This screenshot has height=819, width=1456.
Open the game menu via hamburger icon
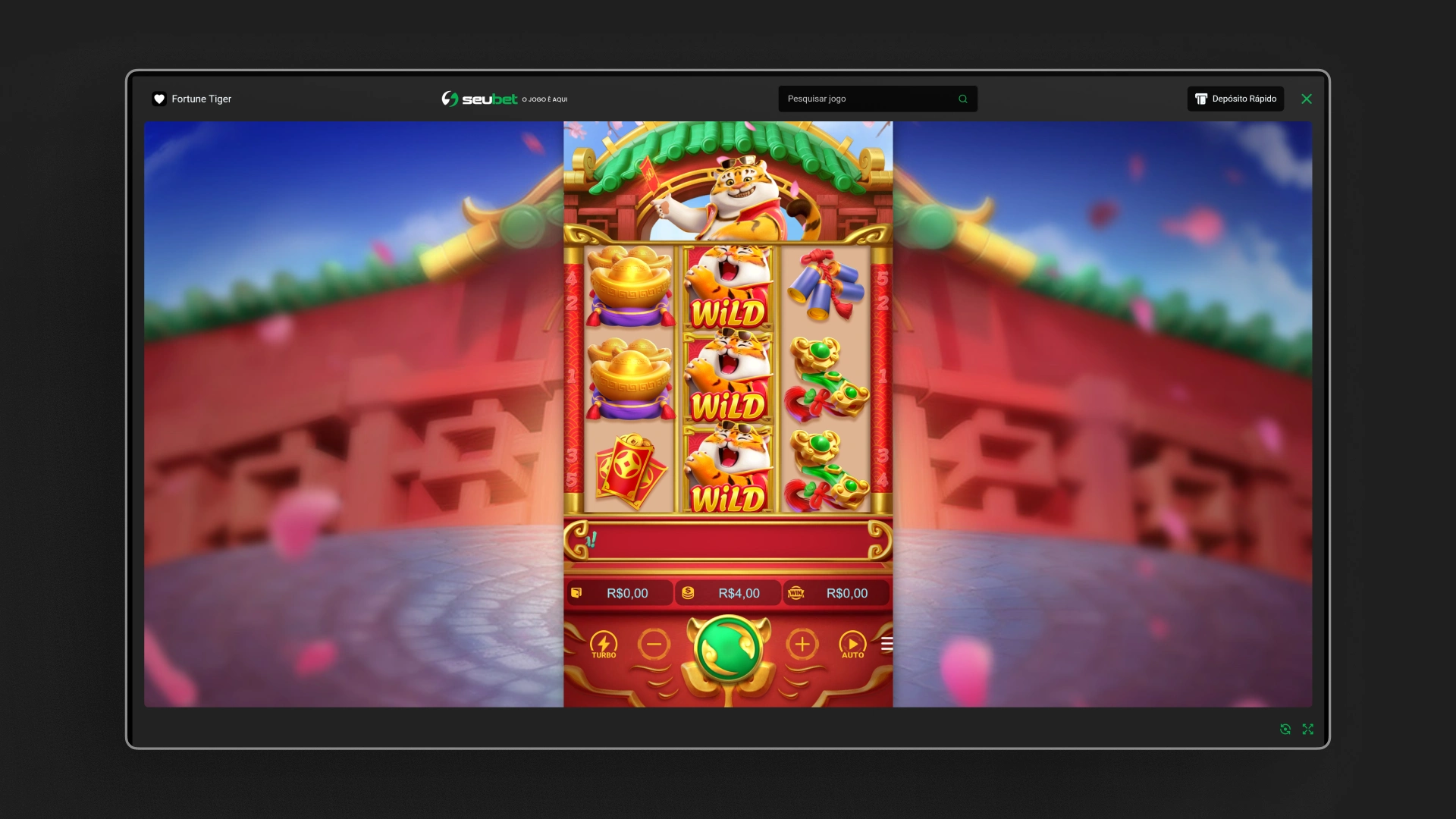[x=886, y=643]
